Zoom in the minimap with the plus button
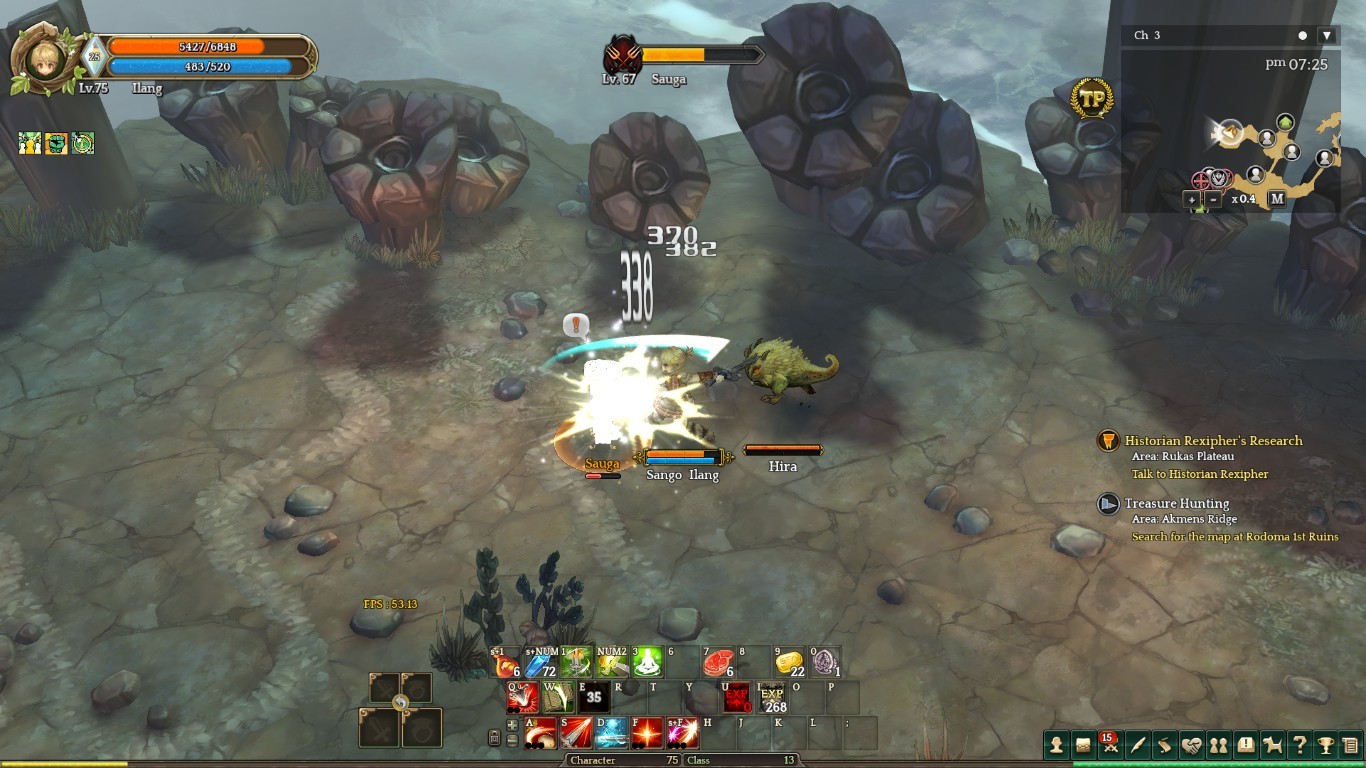 (x=1192, y=199)
